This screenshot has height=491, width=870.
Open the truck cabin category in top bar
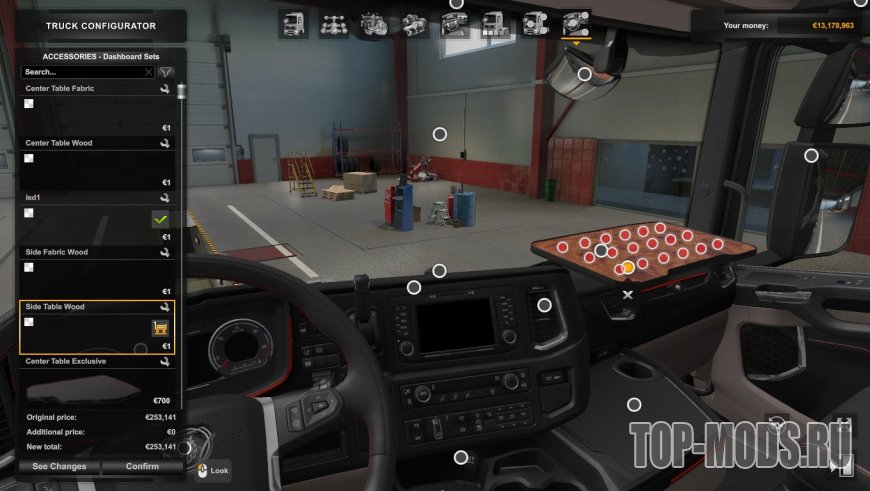click(x=294, y=23)
